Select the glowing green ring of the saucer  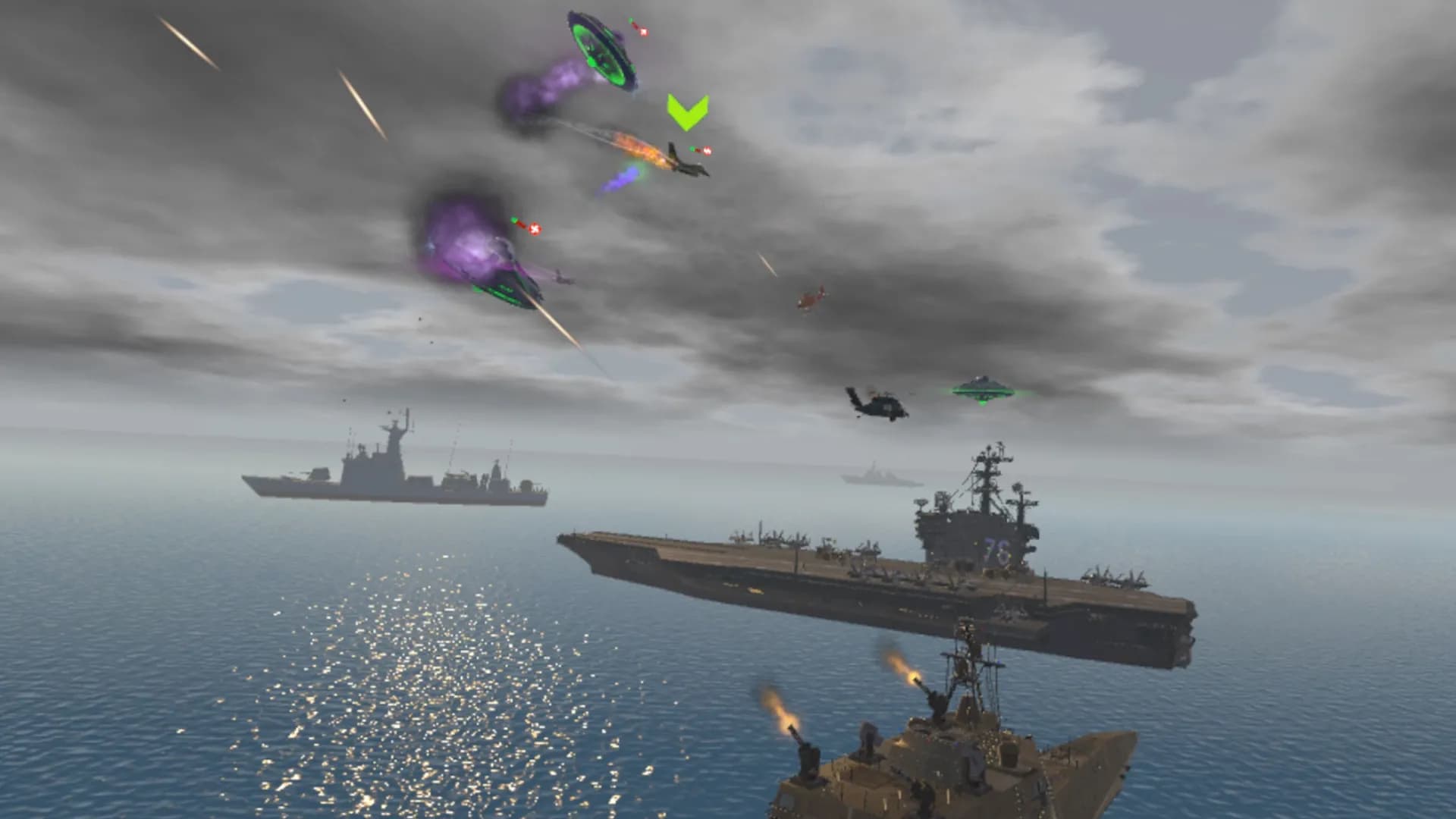[598, 49]
